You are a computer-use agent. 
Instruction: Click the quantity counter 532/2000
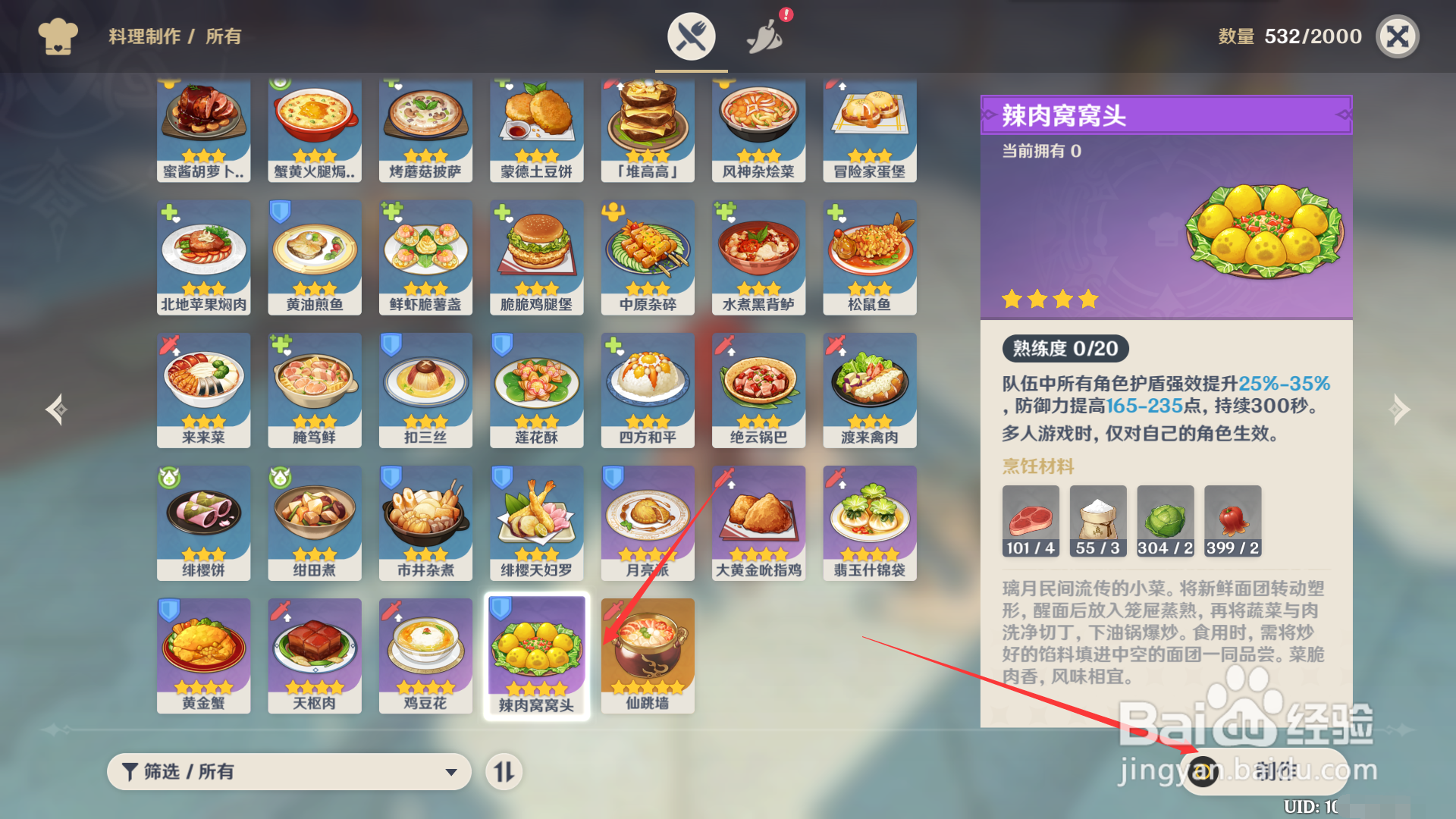[1312, 36]
